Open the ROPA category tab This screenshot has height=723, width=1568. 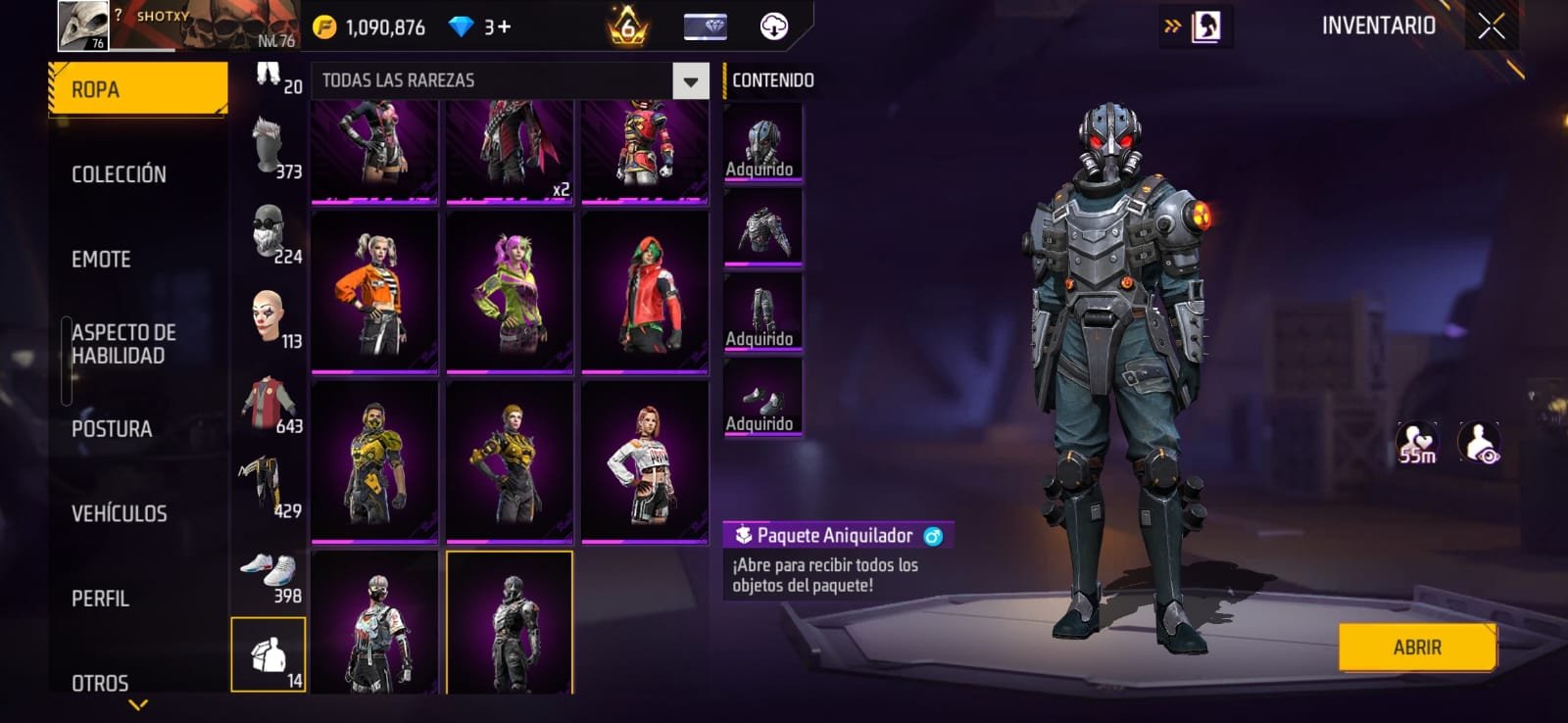pos(137,89)
